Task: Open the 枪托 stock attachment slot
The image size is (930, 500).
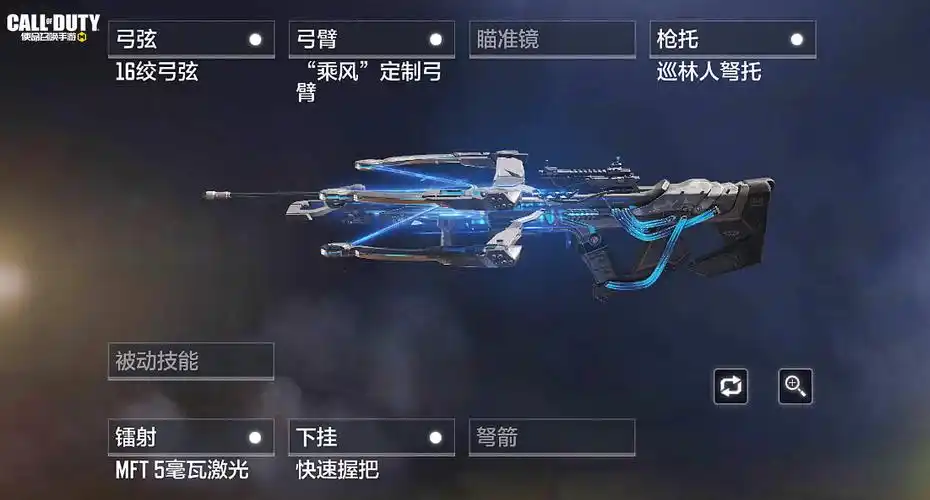Action: (732, 40)
